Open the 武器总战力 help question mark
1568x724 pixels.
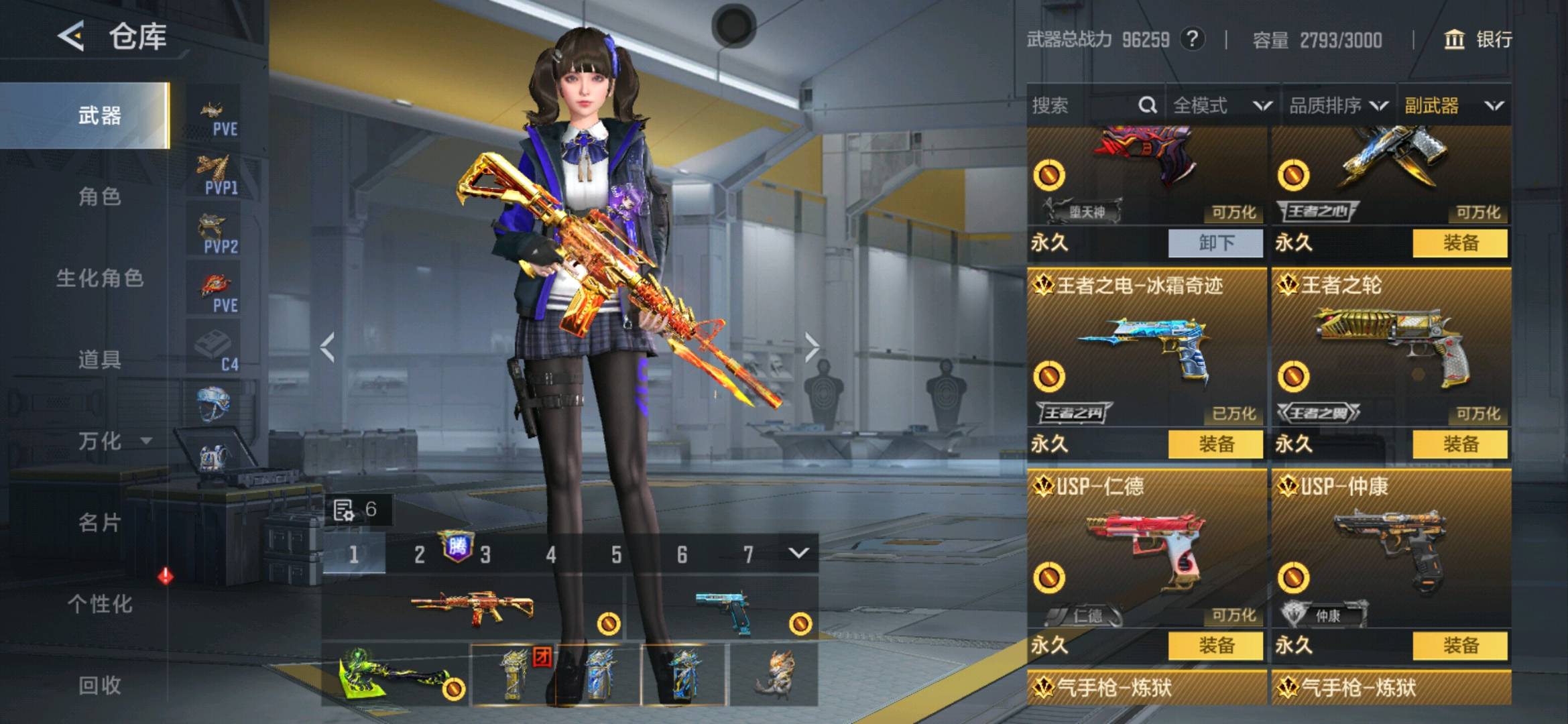pyautogui.click(x=1192, y=39)
